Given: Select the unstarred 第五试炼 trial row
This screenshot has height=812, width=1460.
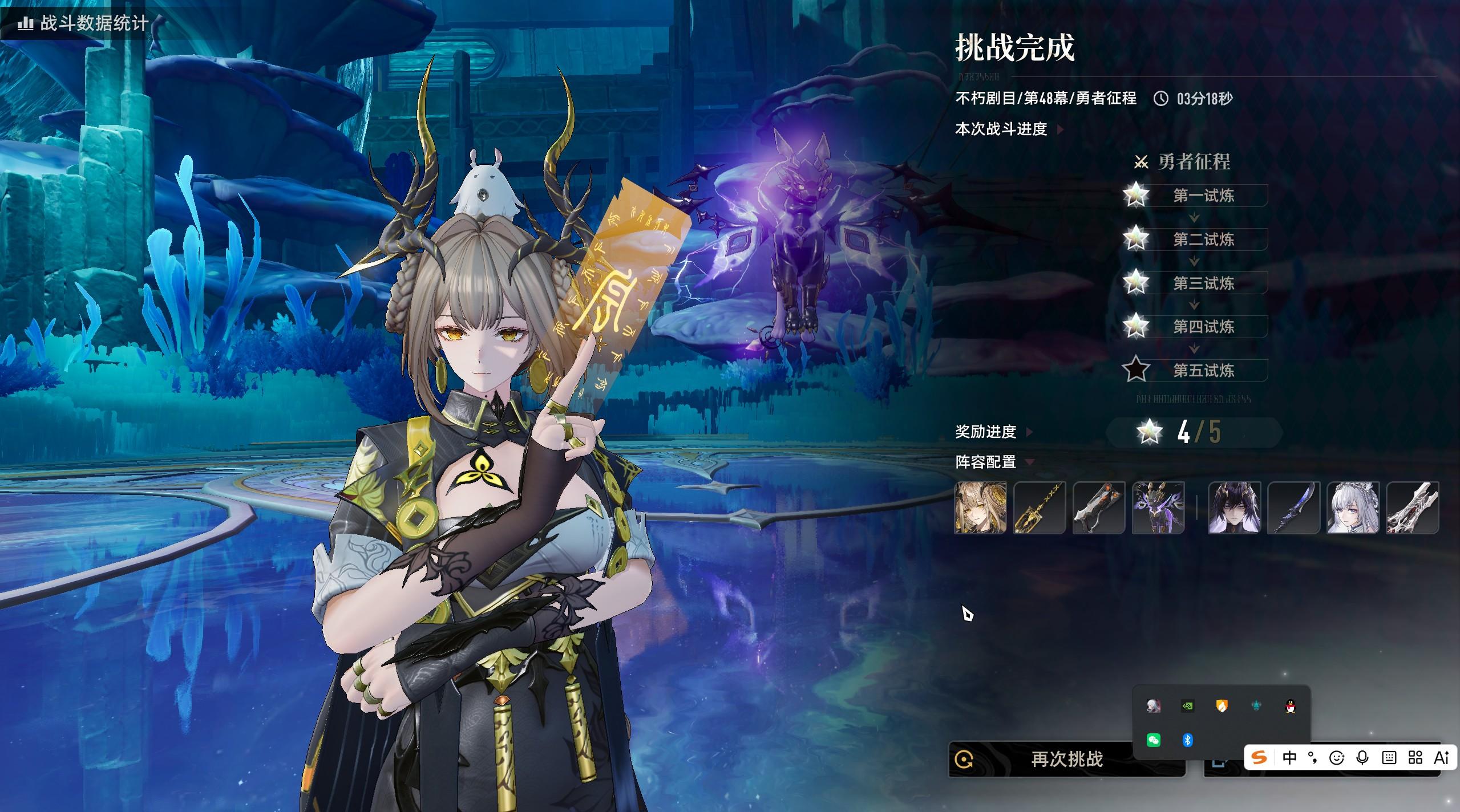Looking at the screenshot, I should 1203,371.
